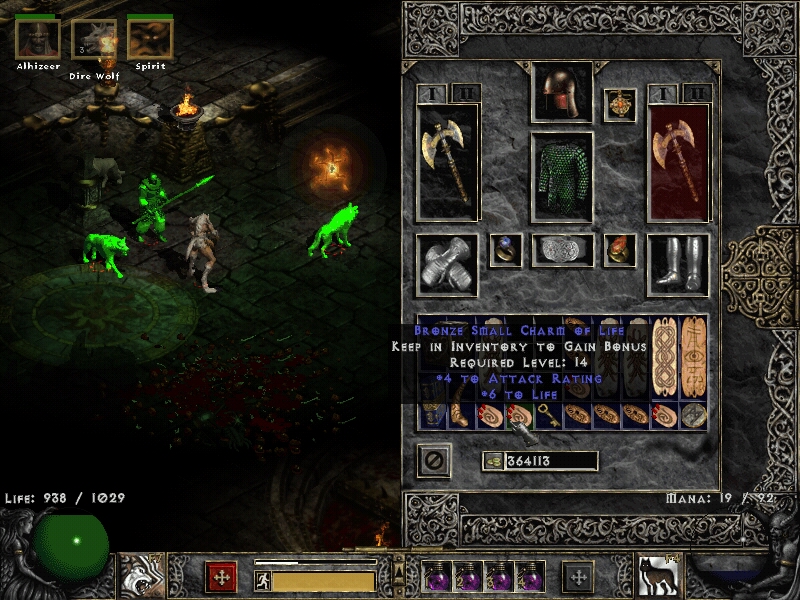Viewport: 800px width, 600px height.
Task: Select the axe in the red right-hand slot
Action: coord(678,161)
